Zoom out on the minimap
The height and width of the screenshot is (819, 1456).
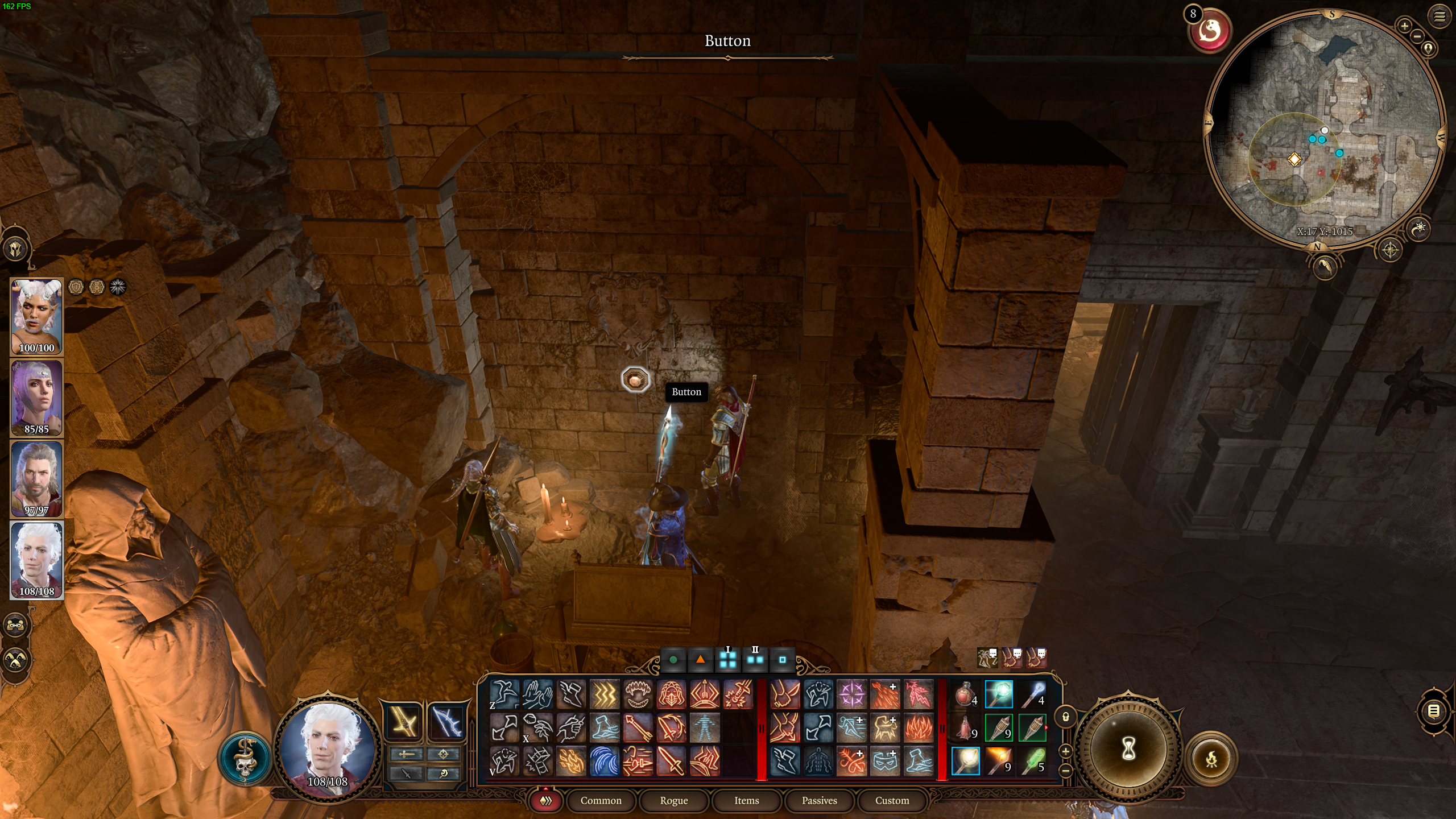1417,37
